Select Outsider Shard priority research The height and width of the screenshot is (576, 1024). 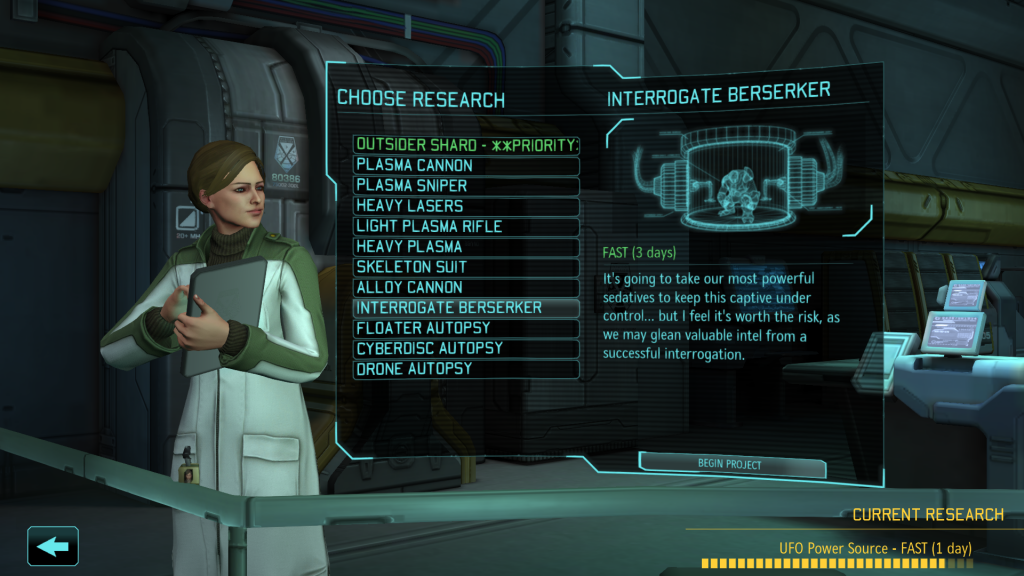pos(466,145)
